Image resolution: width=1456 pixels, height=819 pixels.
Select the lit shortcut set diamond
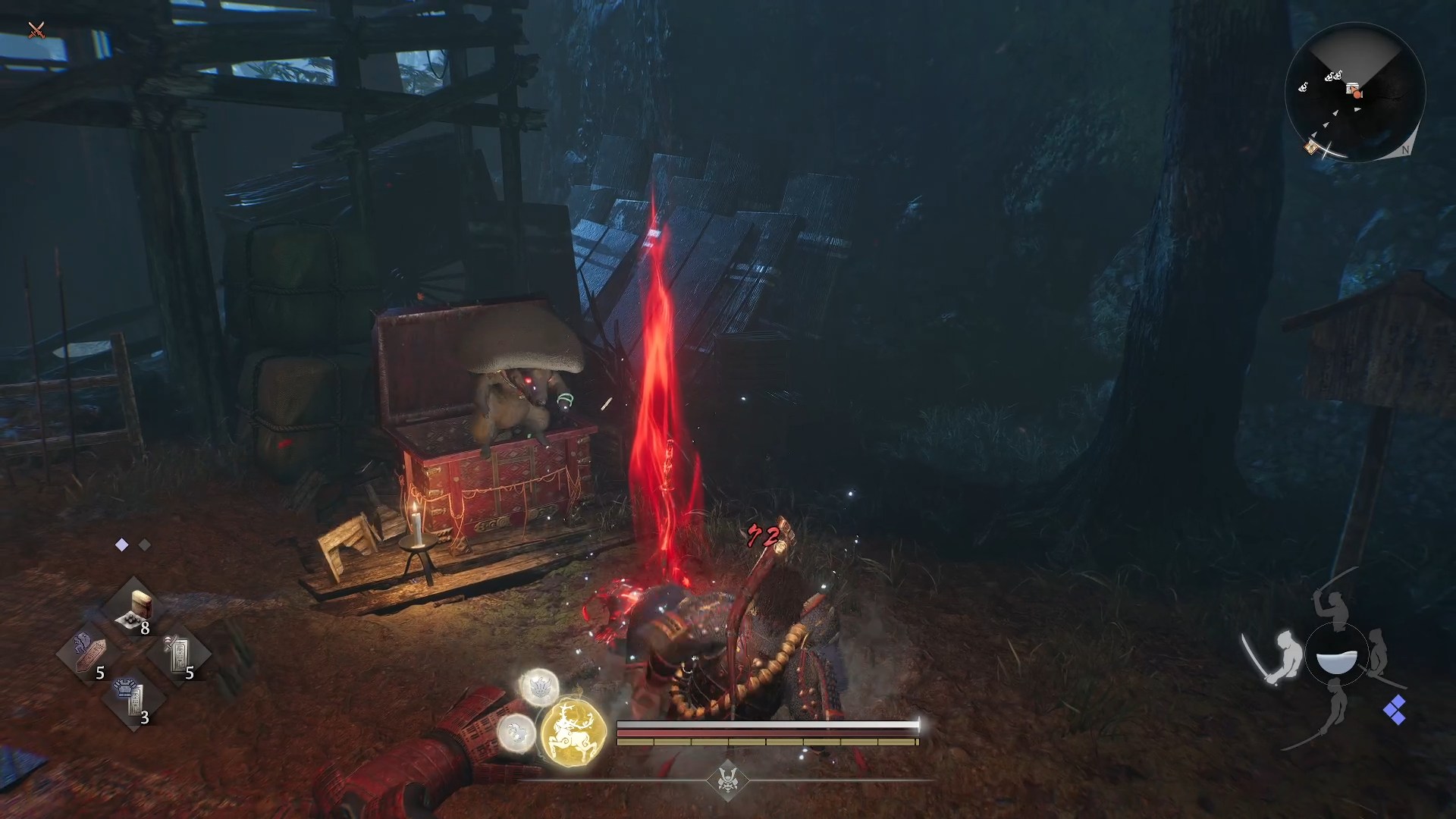121,545
